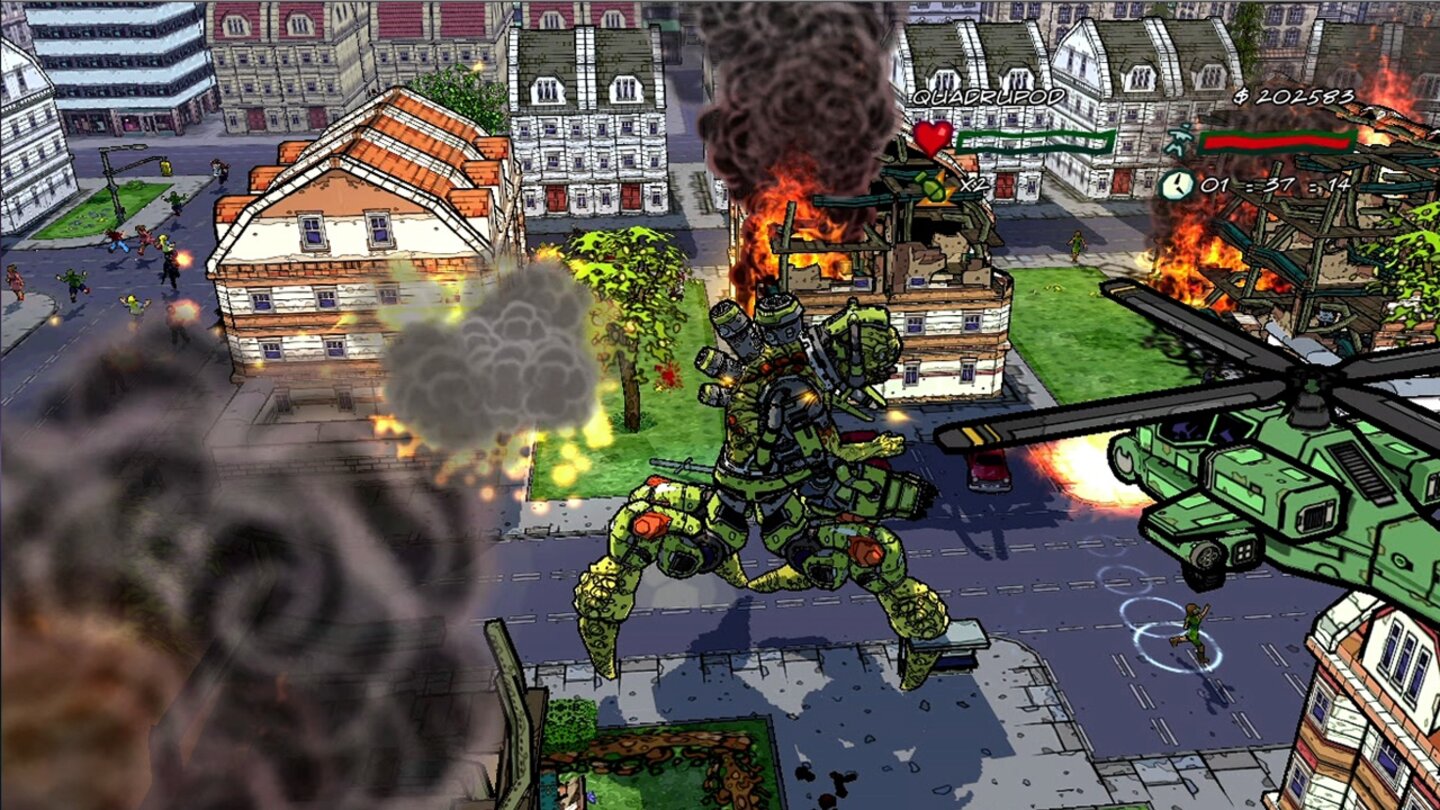Select the grenade ammo icon

(x=928, y=188)
